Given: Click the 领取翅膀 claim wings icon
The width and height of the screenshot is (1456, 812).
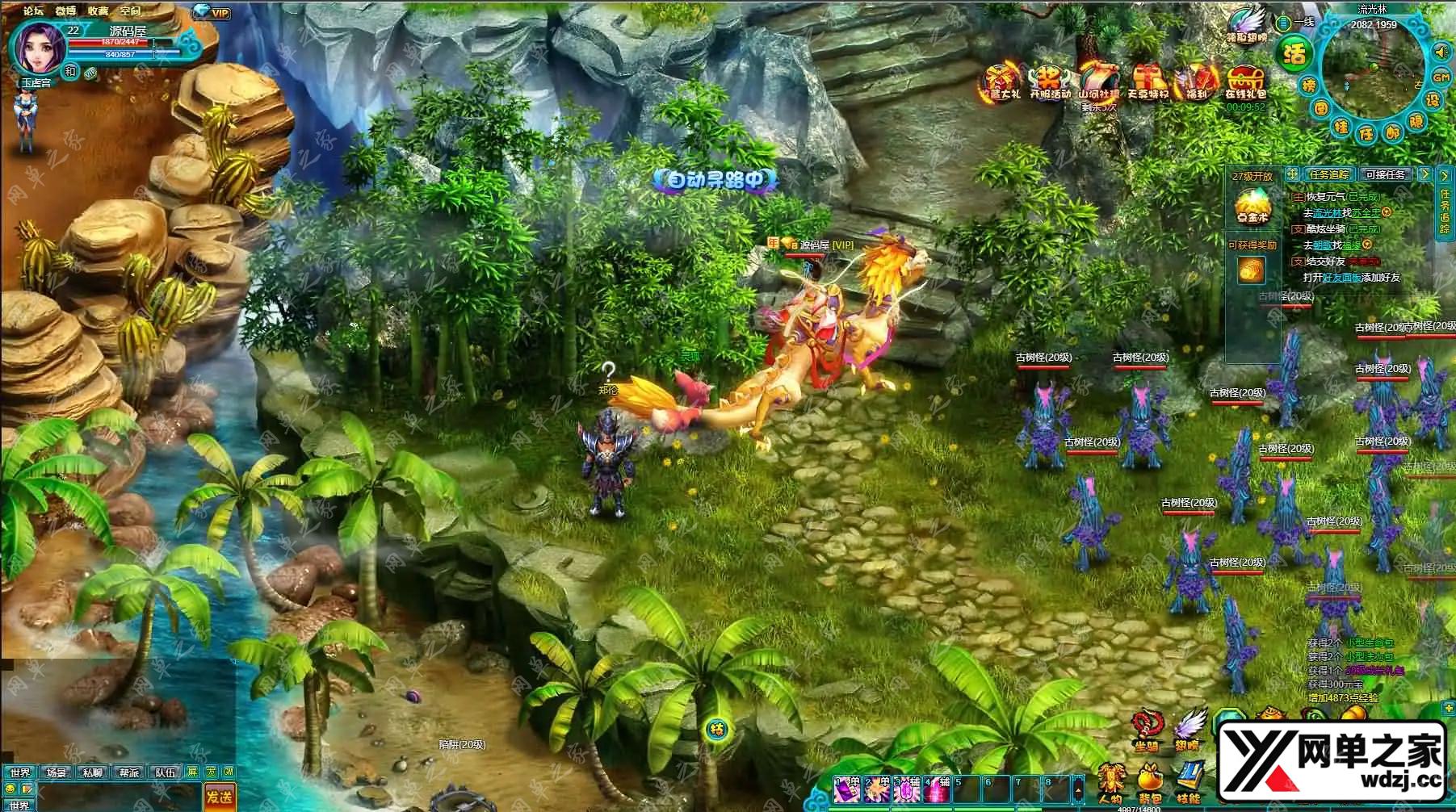Looking at the screenshot, I should click(1247, 24).
